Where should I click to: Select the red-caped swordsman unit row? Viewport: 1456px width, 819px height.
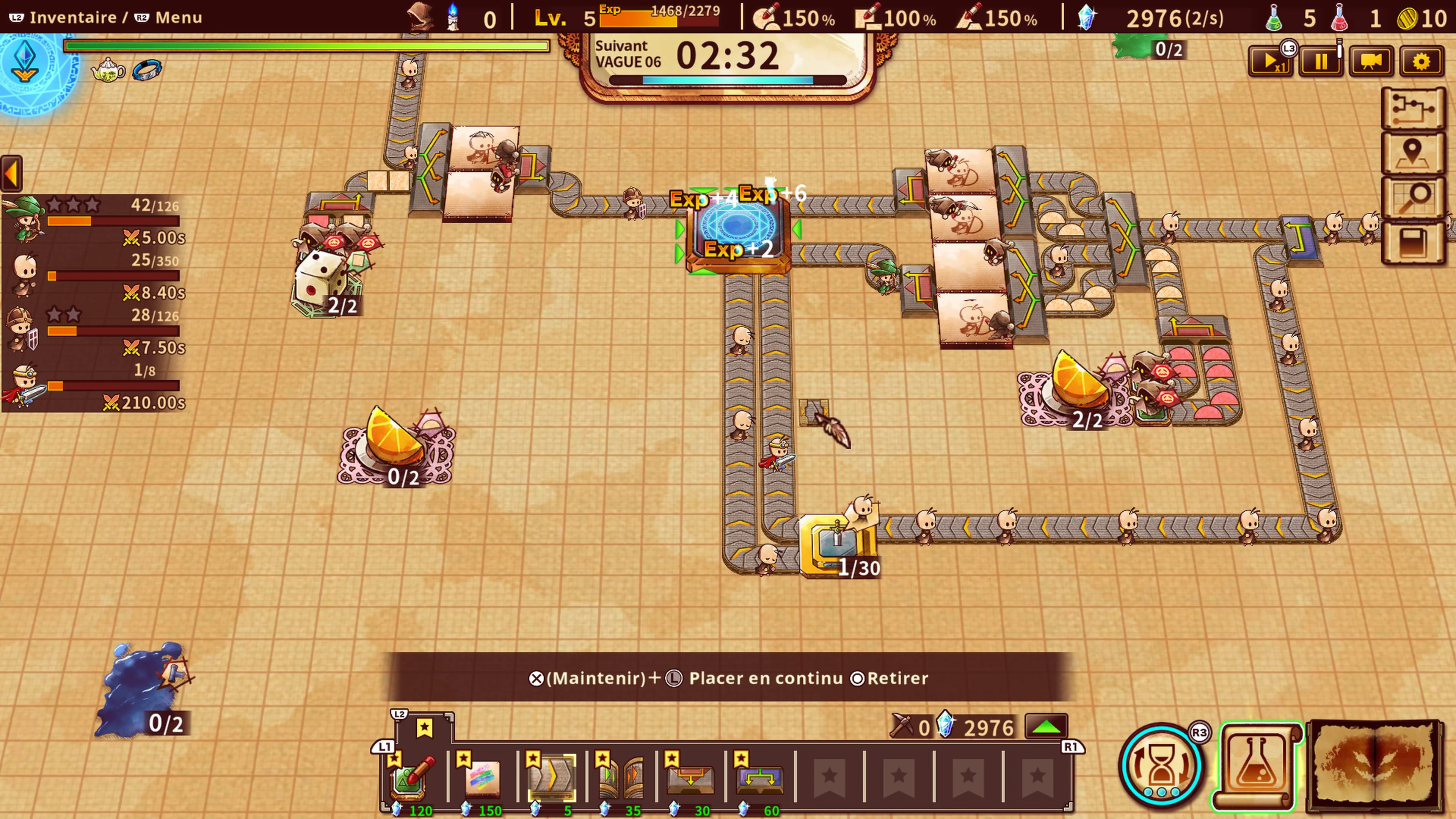coord(93,386)
